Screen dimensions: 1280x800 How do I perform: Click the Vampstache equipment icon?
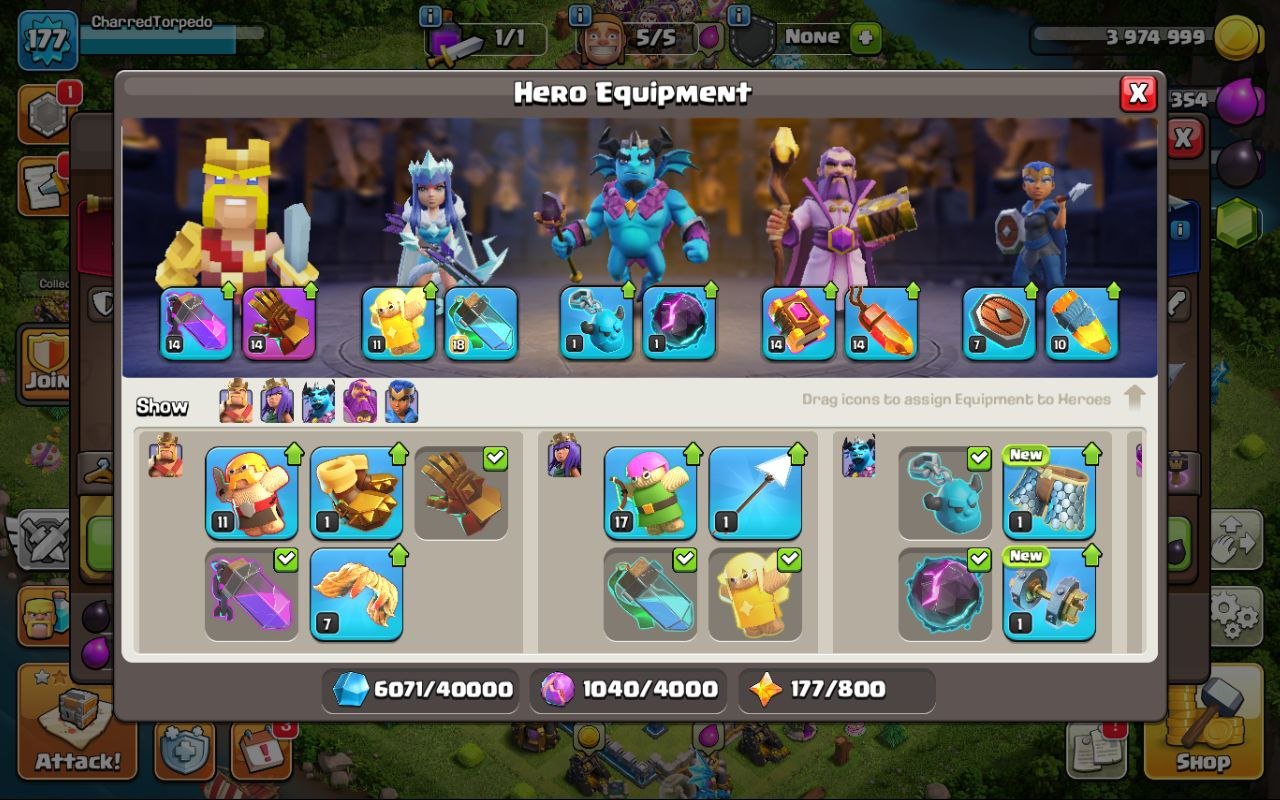pos(356,595)
